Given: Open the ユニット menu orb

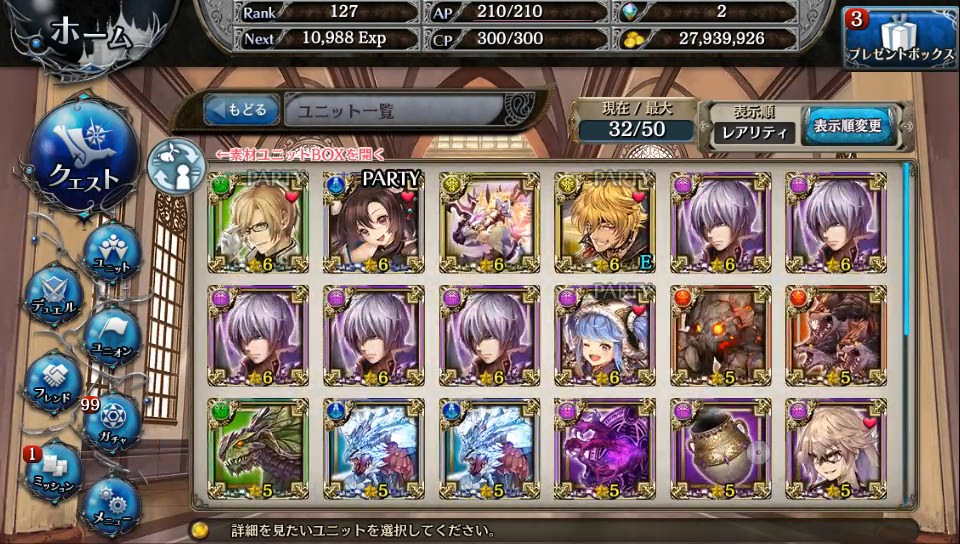Looking at the screenshot, I should (x=110, y=252).
